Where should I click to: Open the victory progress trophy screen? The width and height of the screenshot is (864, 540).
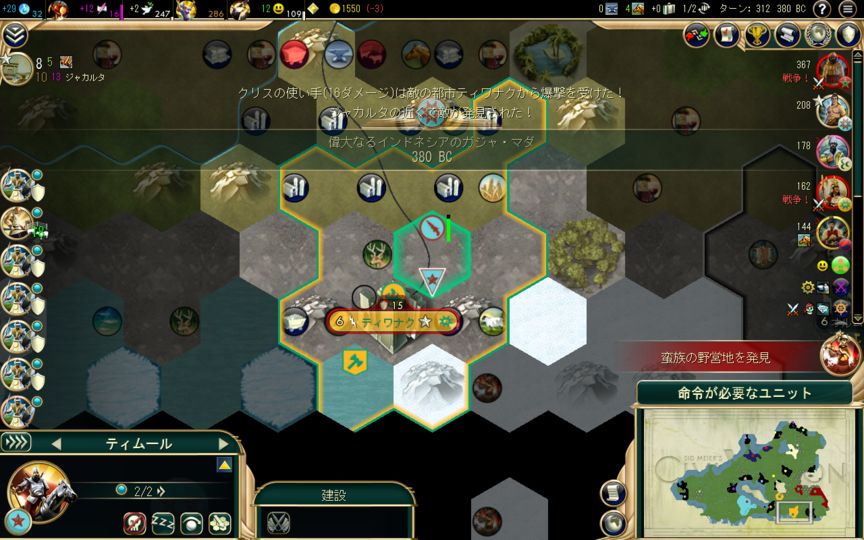[x=758, y=36]
